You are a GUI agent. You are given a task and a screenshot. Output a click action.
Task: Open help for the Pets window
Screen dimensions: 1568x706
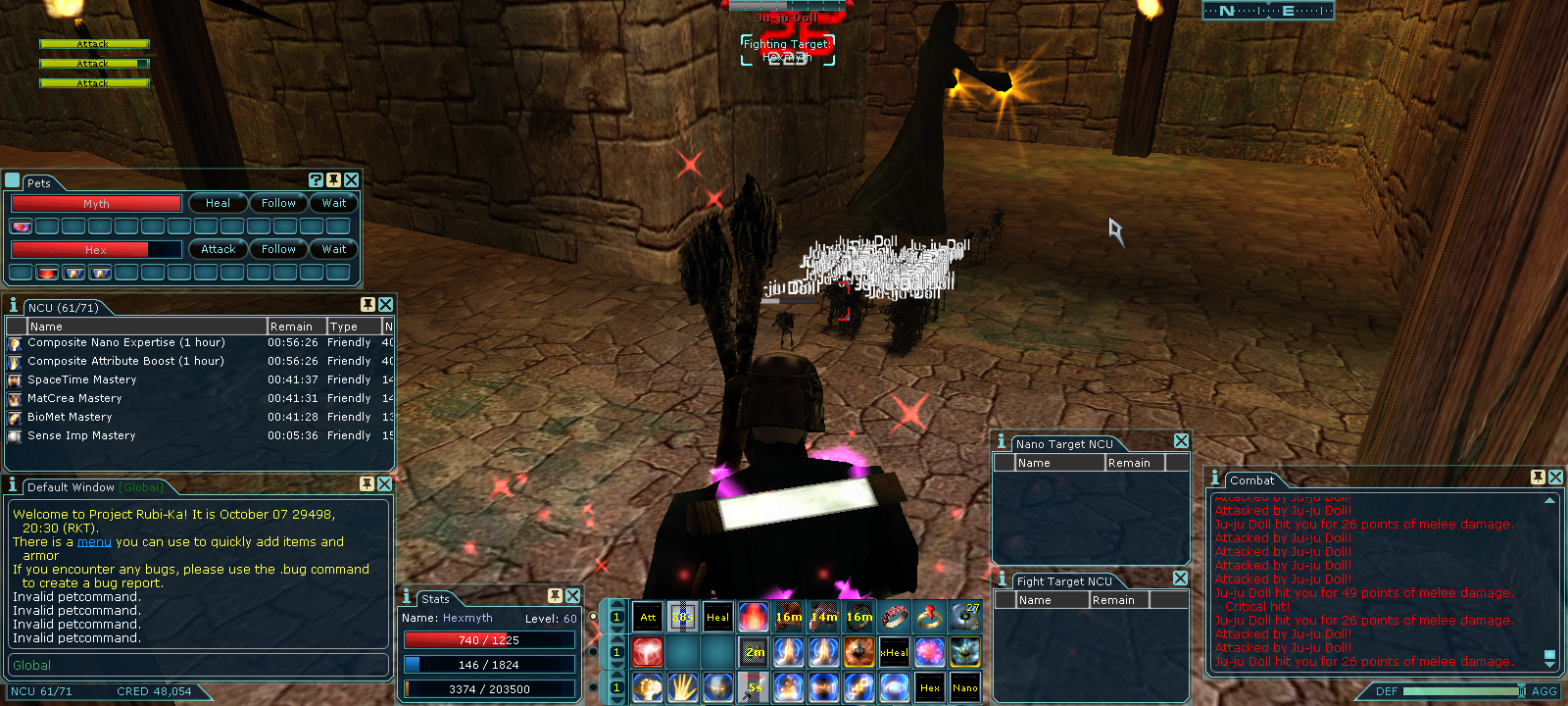316,179
